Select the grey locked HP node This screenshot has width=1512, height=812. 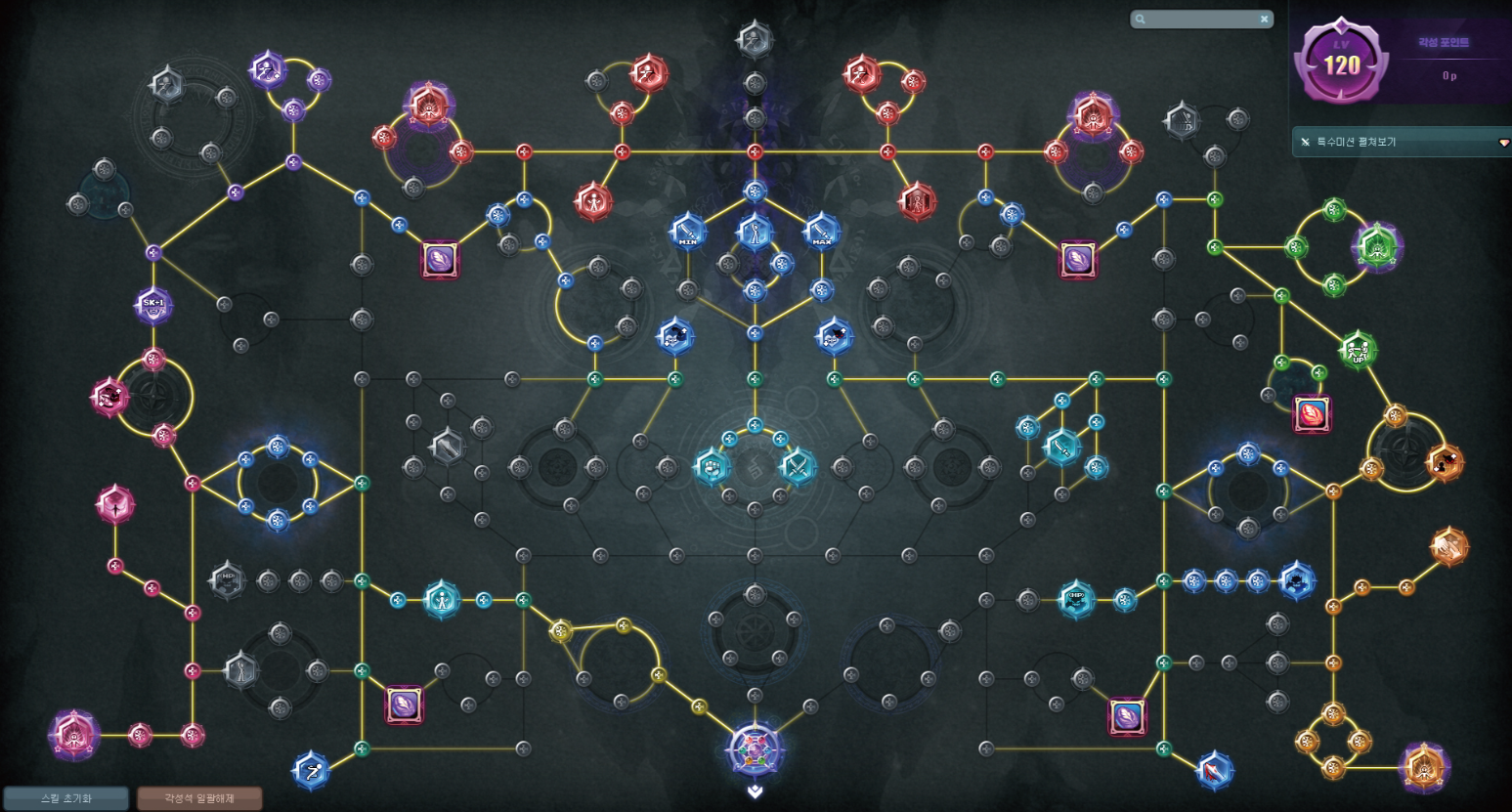pos(228,579)
